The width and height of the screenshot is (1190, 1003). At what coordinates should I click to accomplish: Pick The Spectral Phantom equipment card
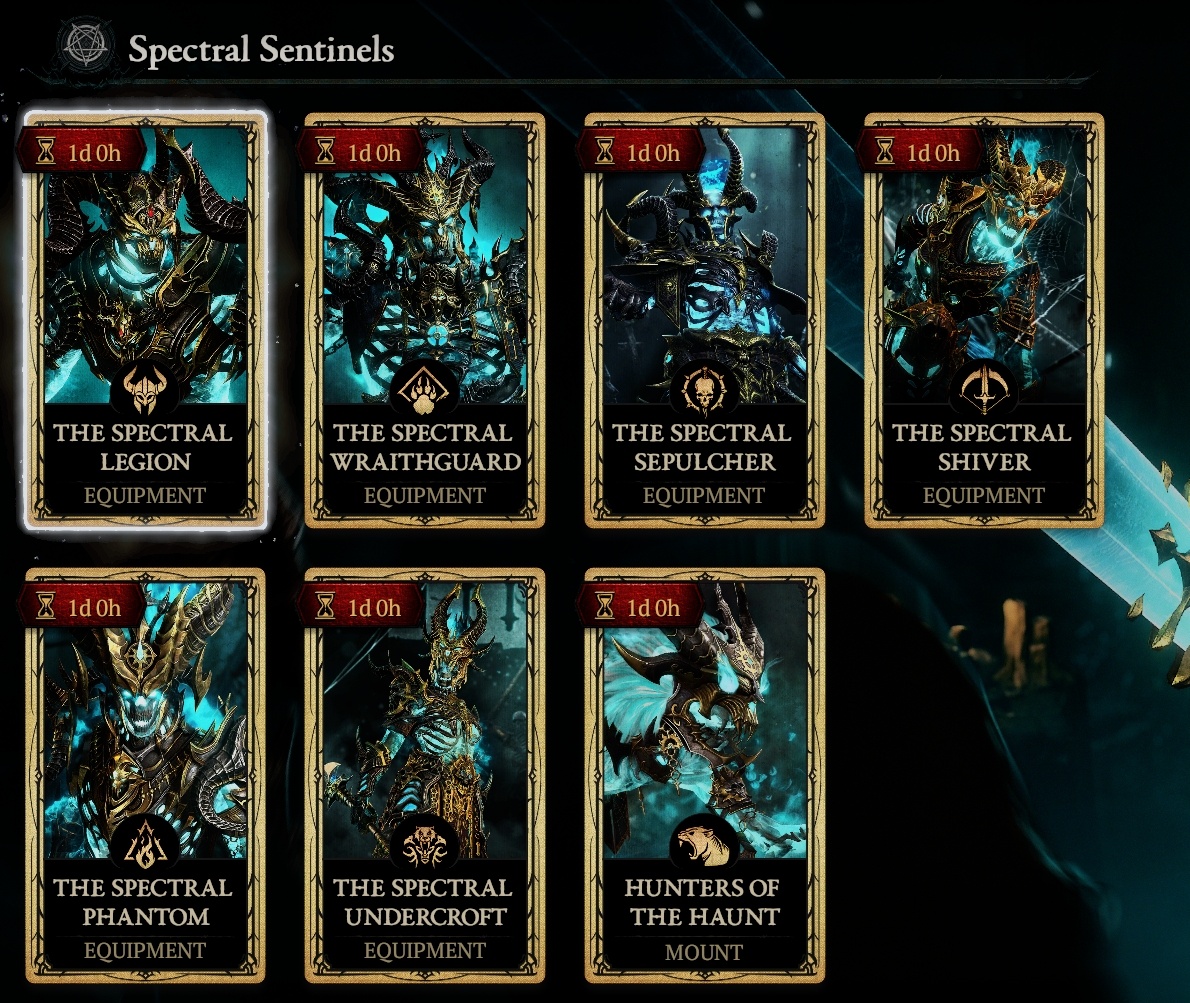point(145,775)
